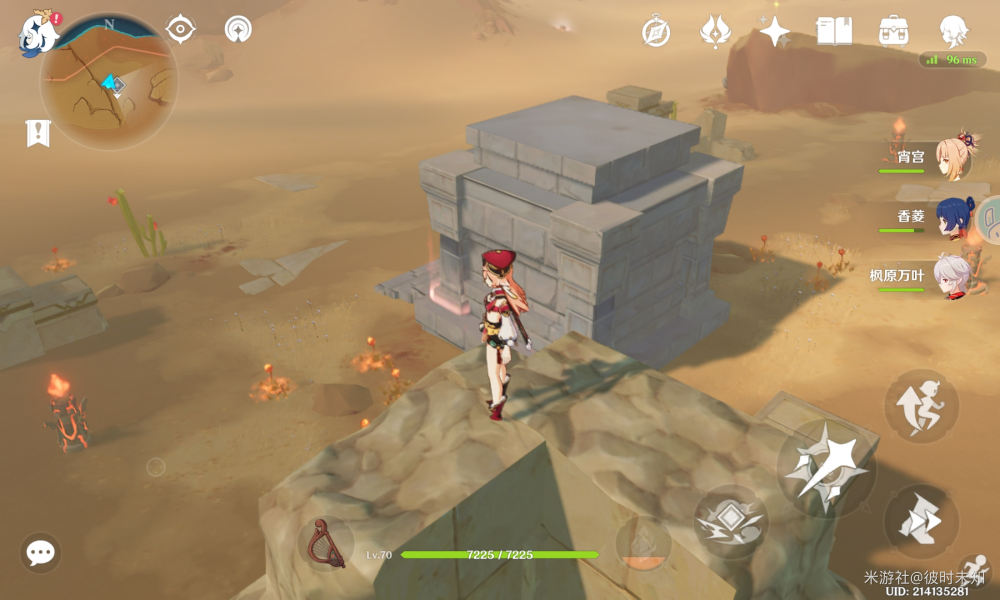Open the character profile icon
This screenshot has height=600, width=1000.
pos(953,31)
